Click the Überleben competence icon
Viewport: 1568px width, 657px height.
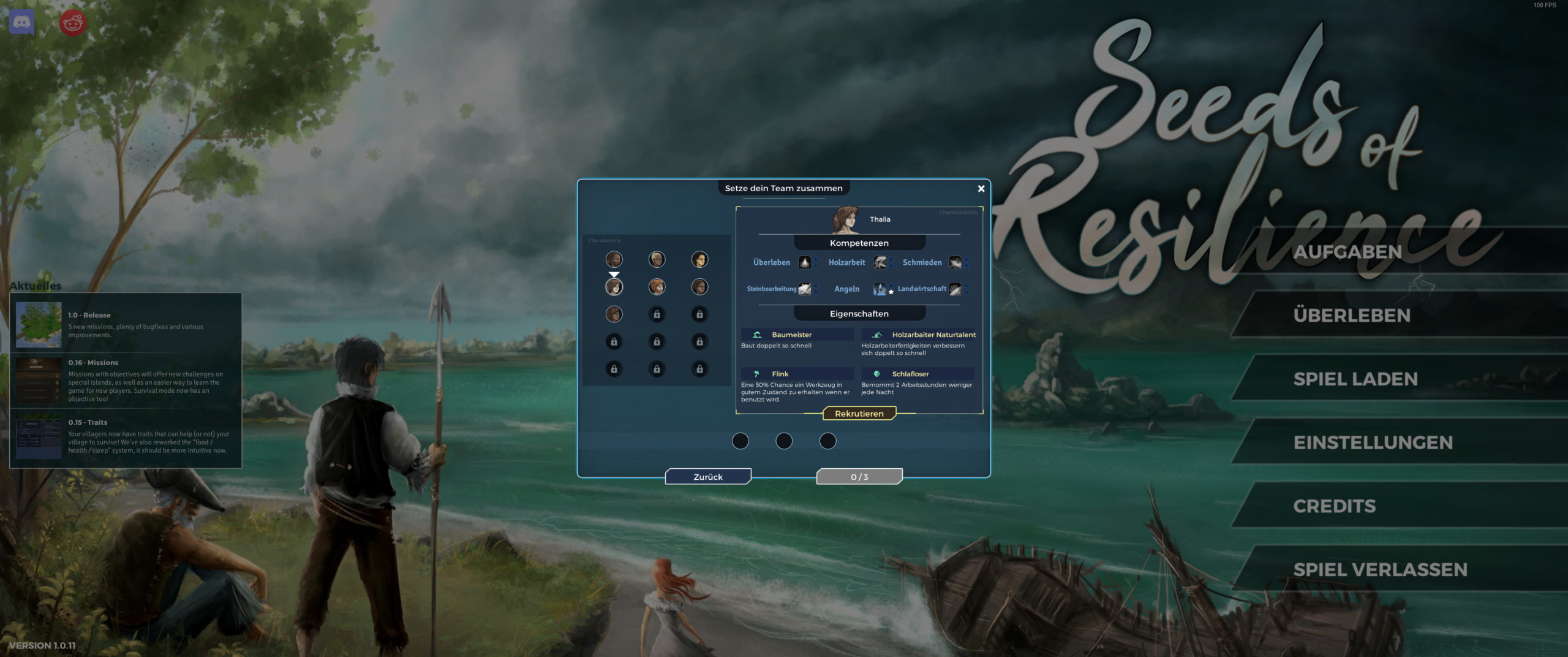point(805,262)
